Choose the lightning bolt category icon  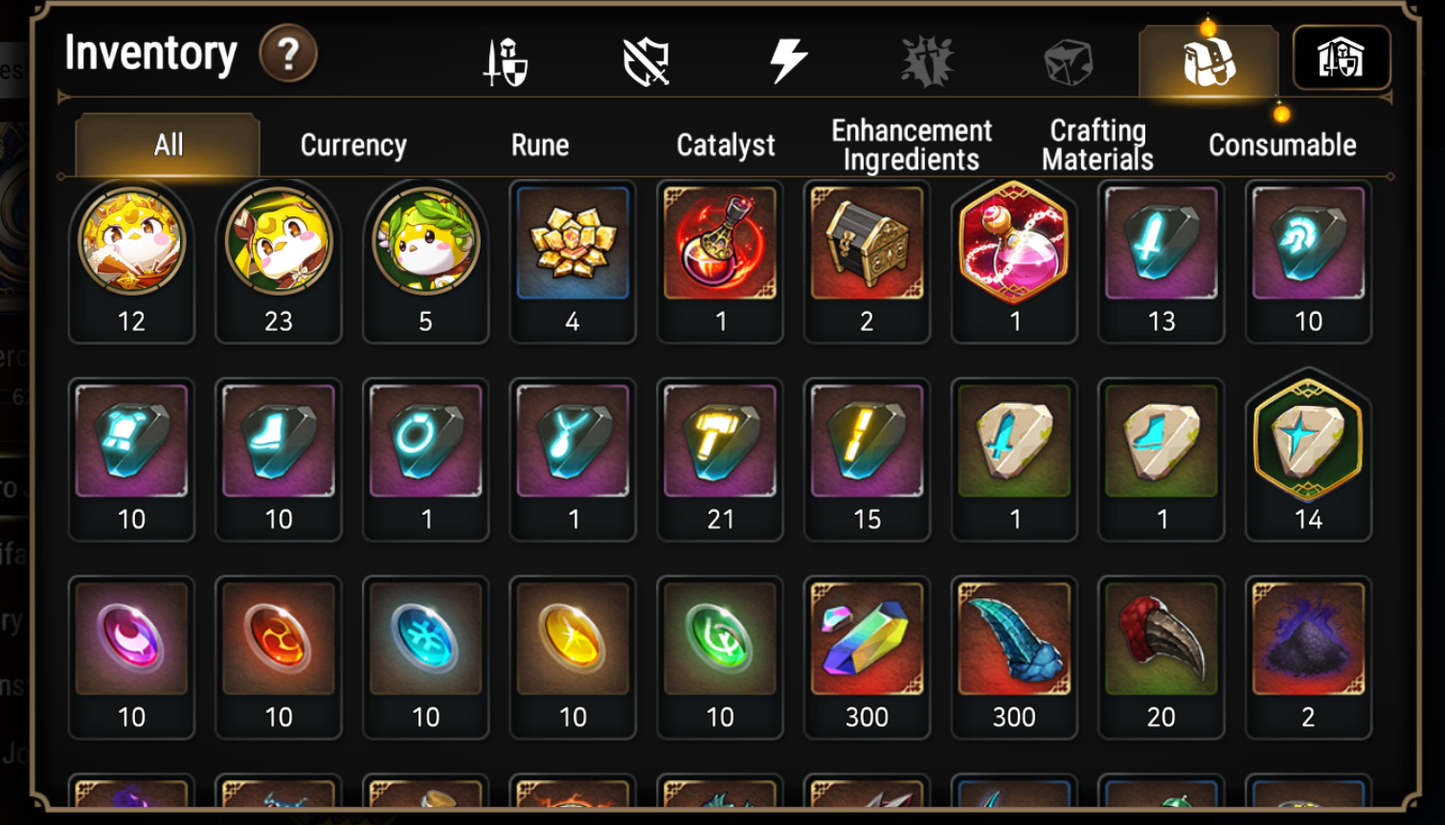(788, 62)
